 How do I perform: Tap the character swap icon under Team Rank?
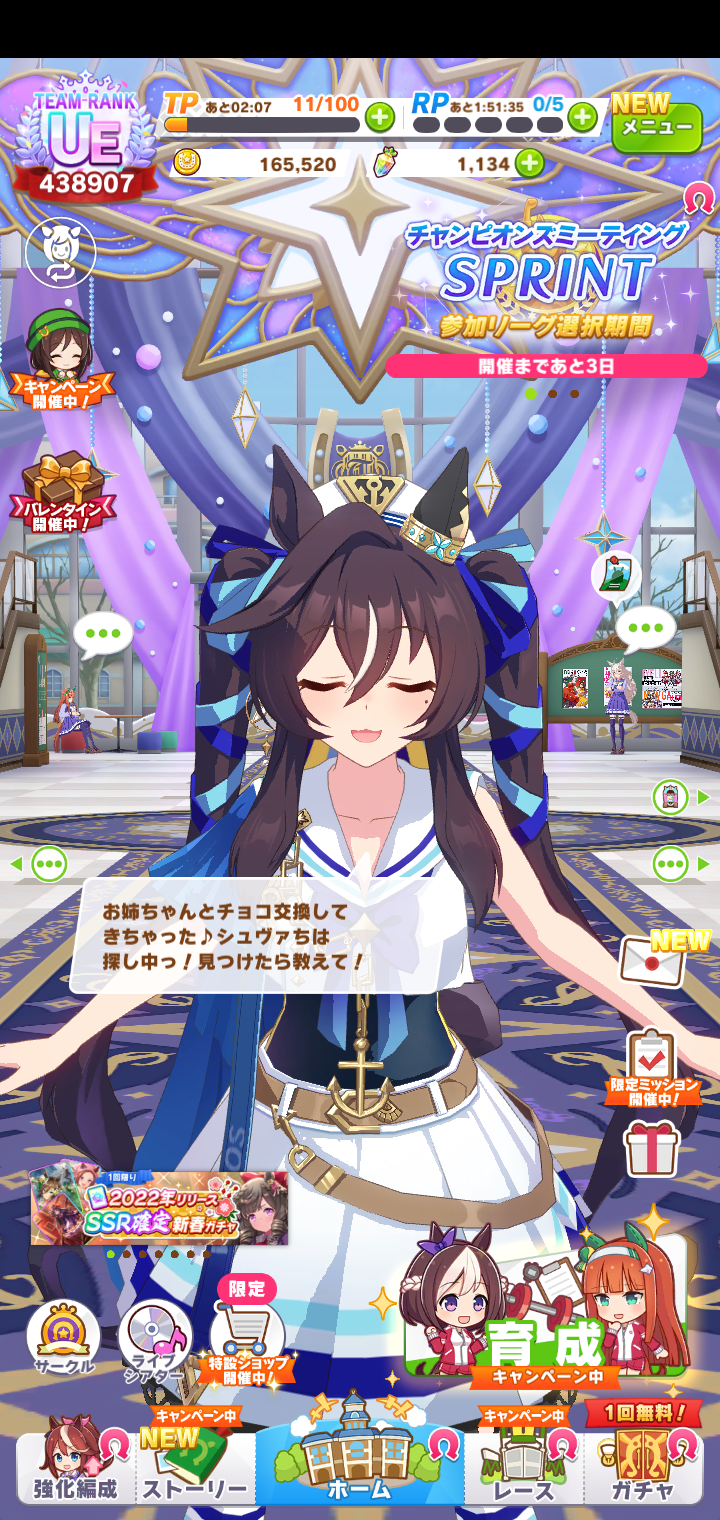point(60,252)
